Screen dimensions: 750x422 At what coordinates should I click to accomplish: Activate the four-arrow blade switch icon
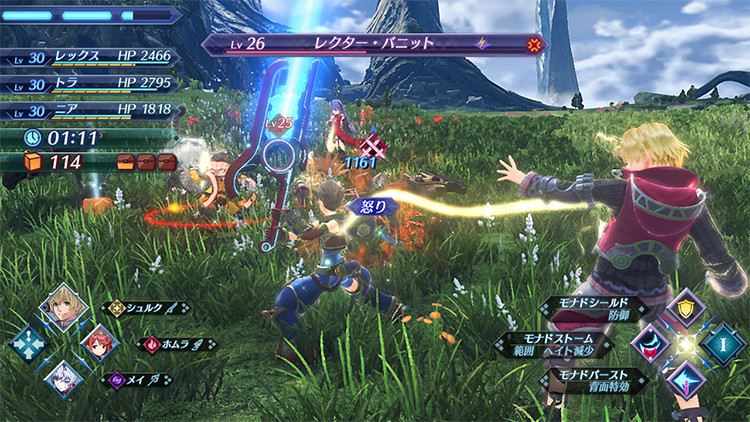tap(28, 343)
